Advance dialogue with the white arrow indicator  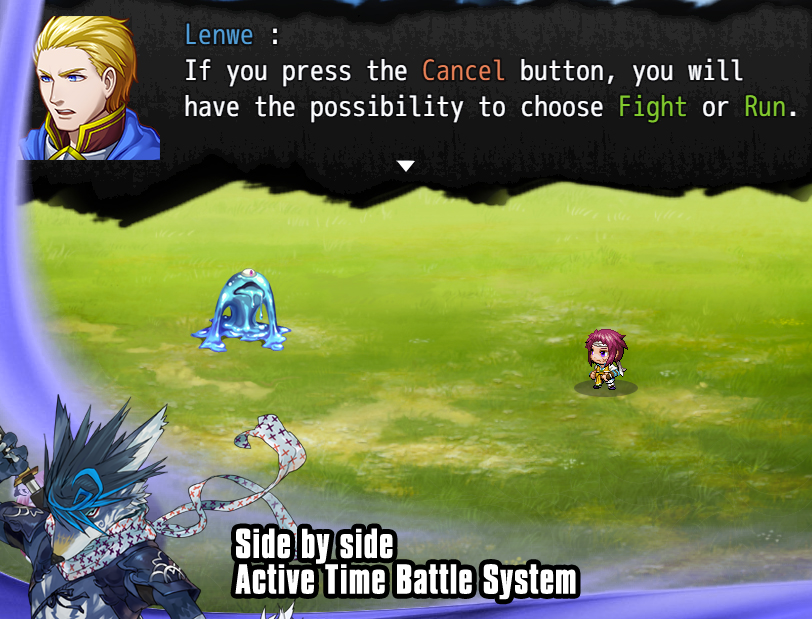coord(405,166)
